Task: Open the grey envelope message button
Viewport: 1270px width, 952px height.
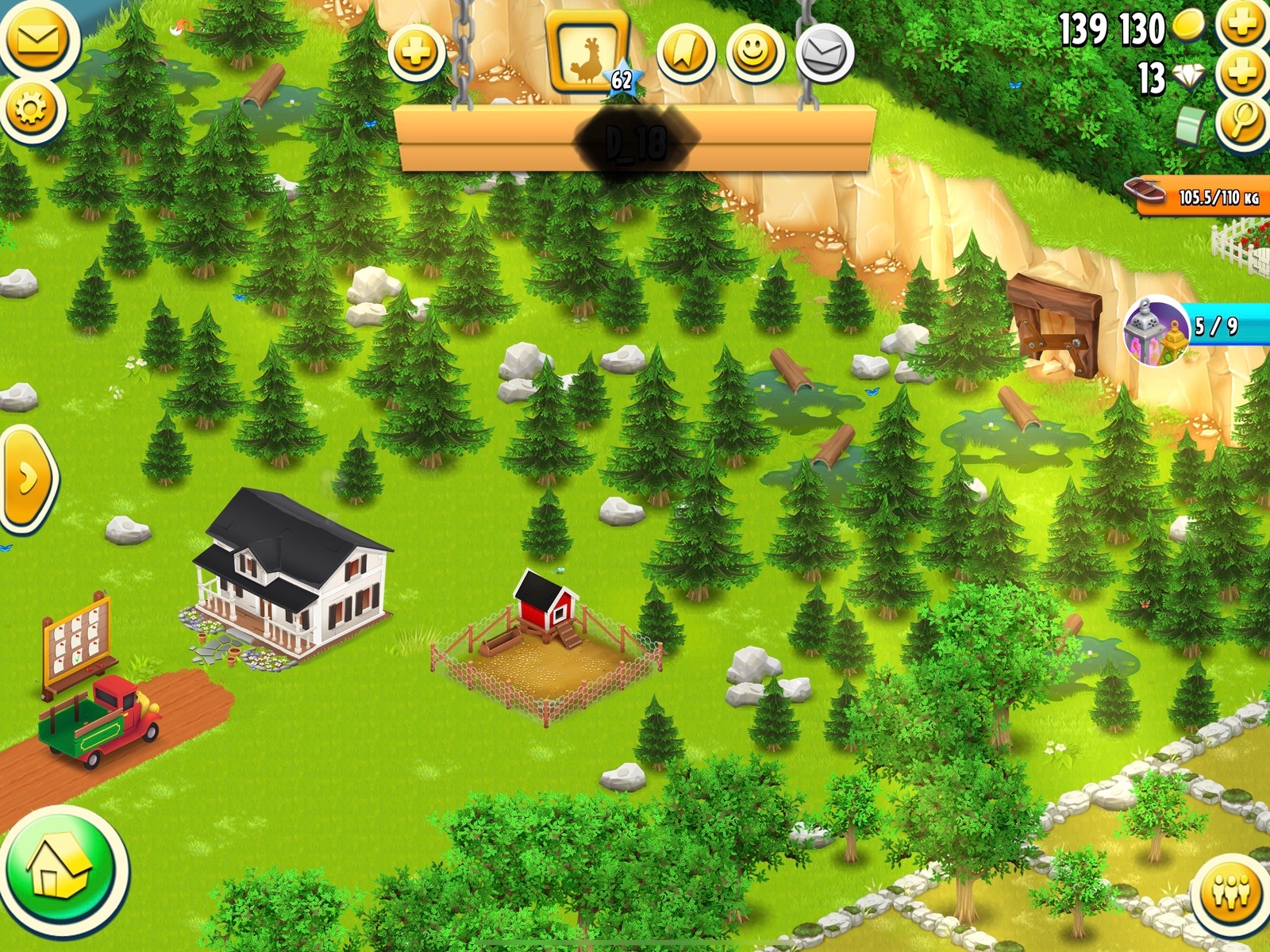Action: pyautogui.click(x=824, y=53)
